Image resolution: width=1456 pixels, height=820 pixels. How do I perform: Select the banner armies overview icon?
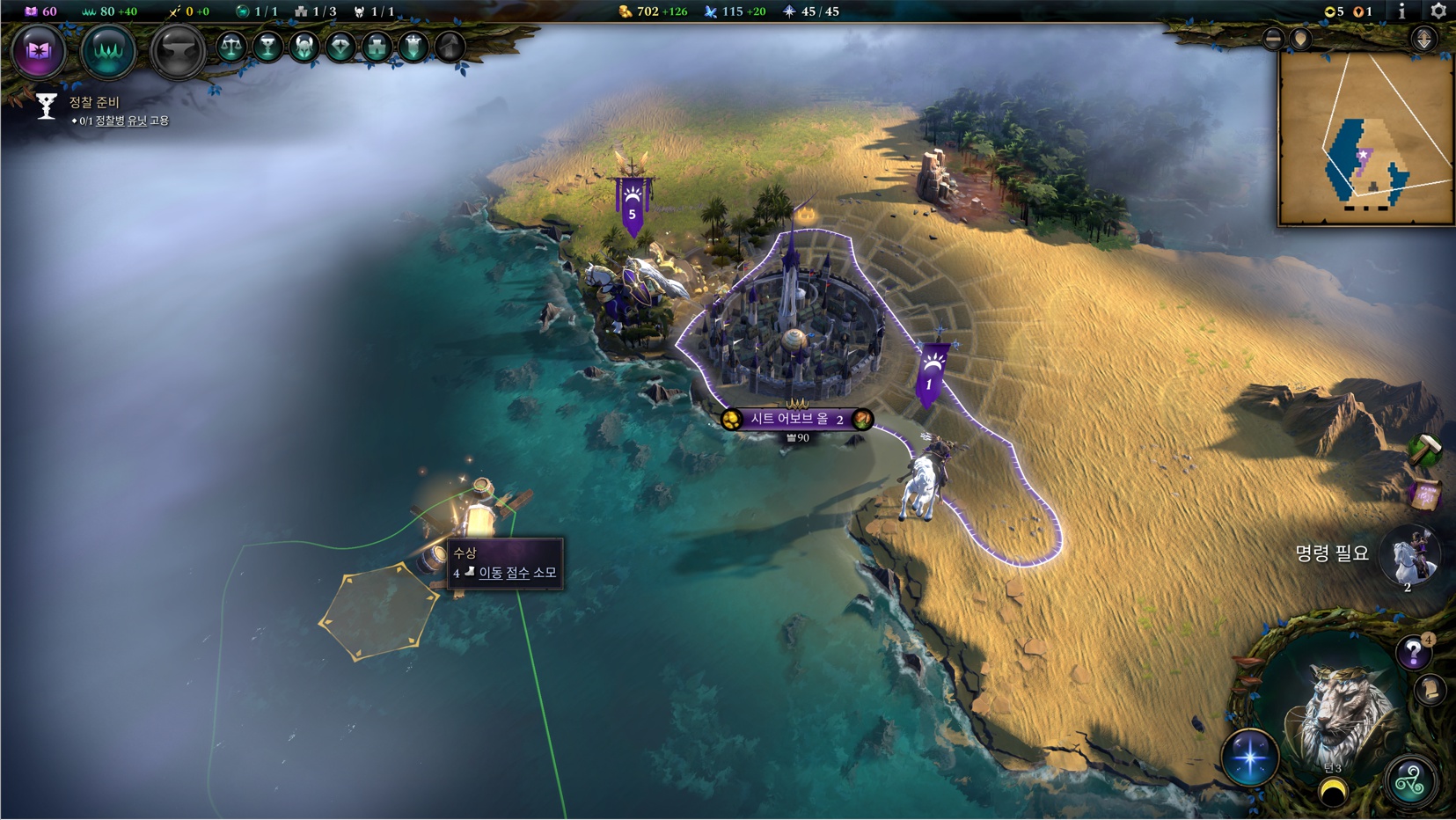(x=413, y=47)
